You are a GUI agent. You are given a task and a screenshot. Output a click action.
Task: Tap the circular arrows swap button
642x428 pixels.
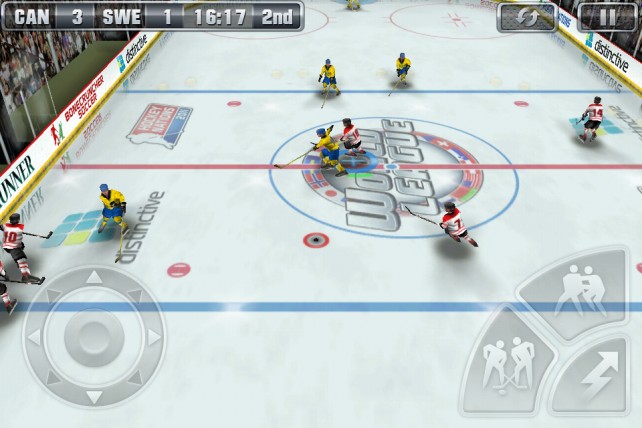coord(526,16)
